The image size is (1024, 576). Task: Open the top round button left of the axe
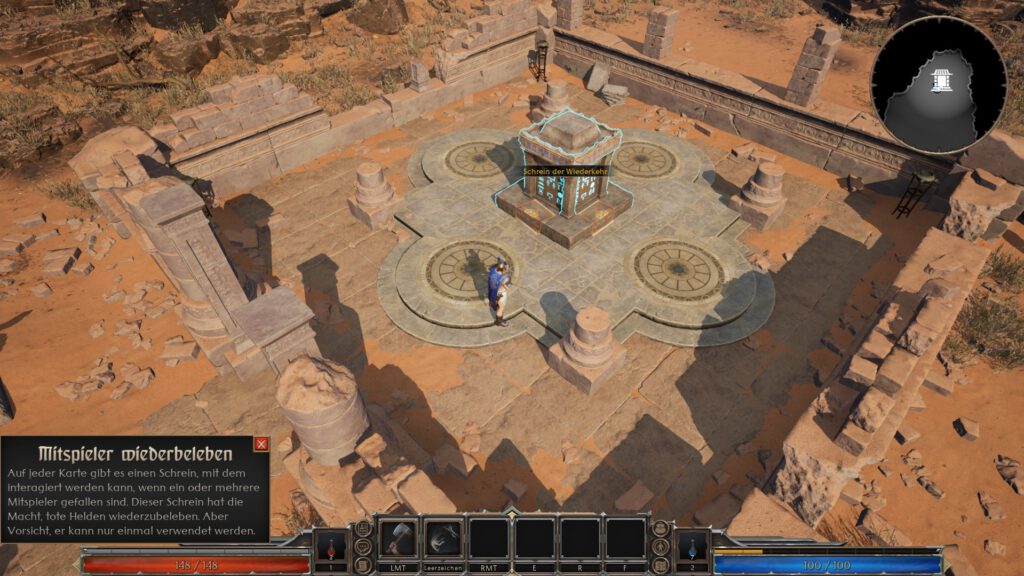point(363,528)
